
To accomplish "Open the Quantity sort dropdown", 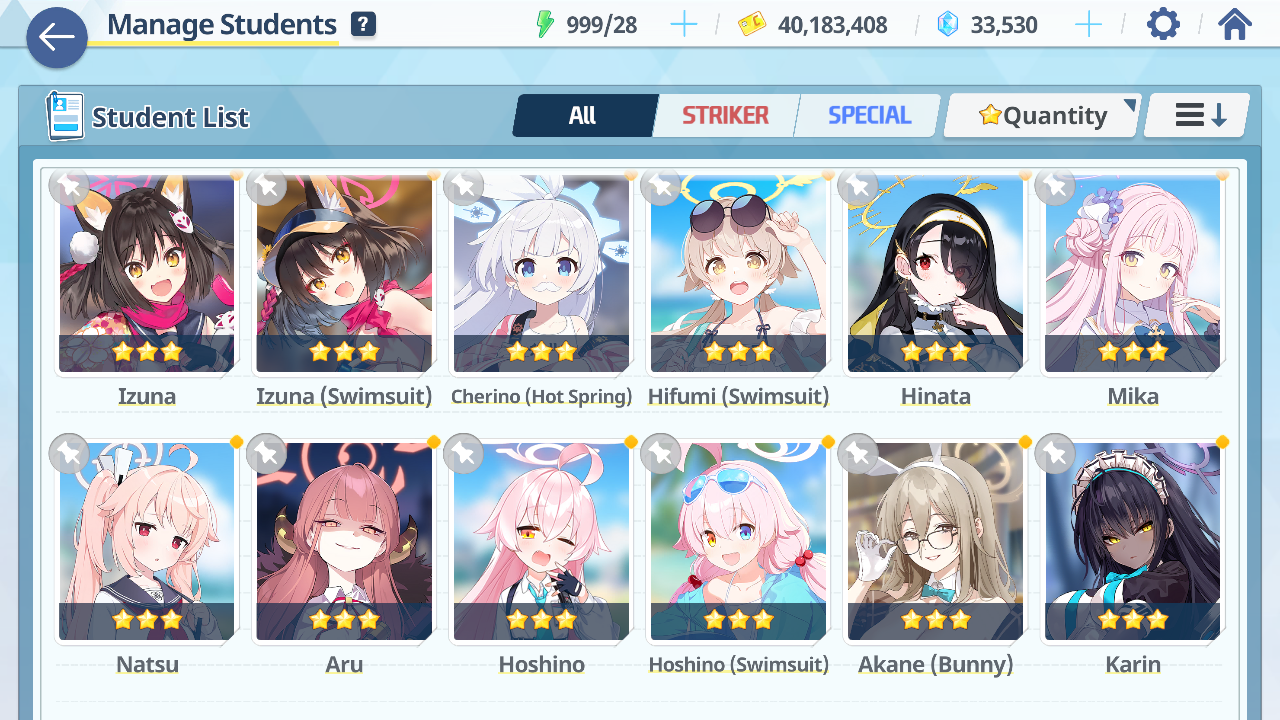I will coord(1042,116).
